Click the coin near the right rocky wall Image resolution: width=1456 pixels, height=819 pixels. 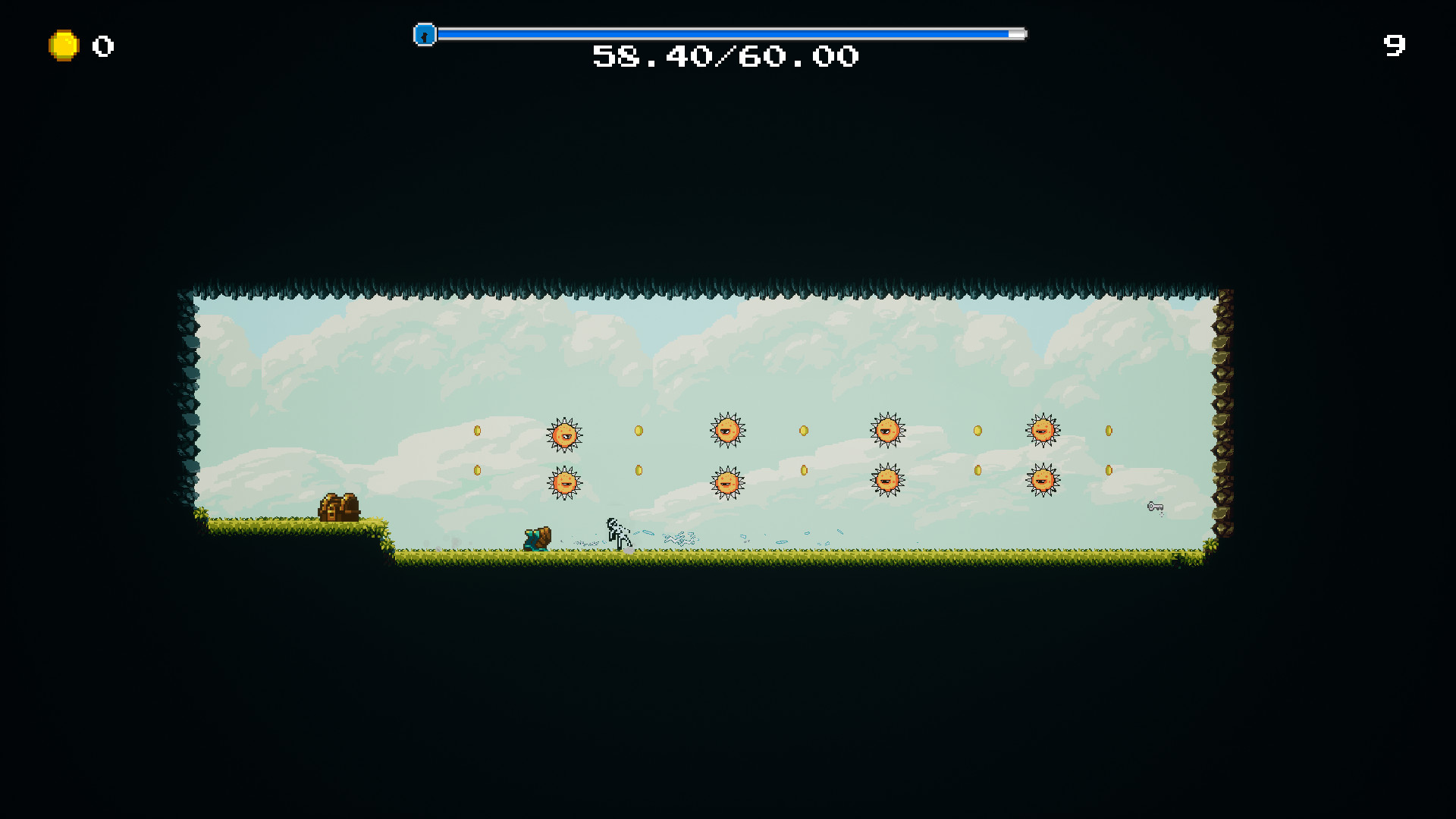click(1107, 430)
